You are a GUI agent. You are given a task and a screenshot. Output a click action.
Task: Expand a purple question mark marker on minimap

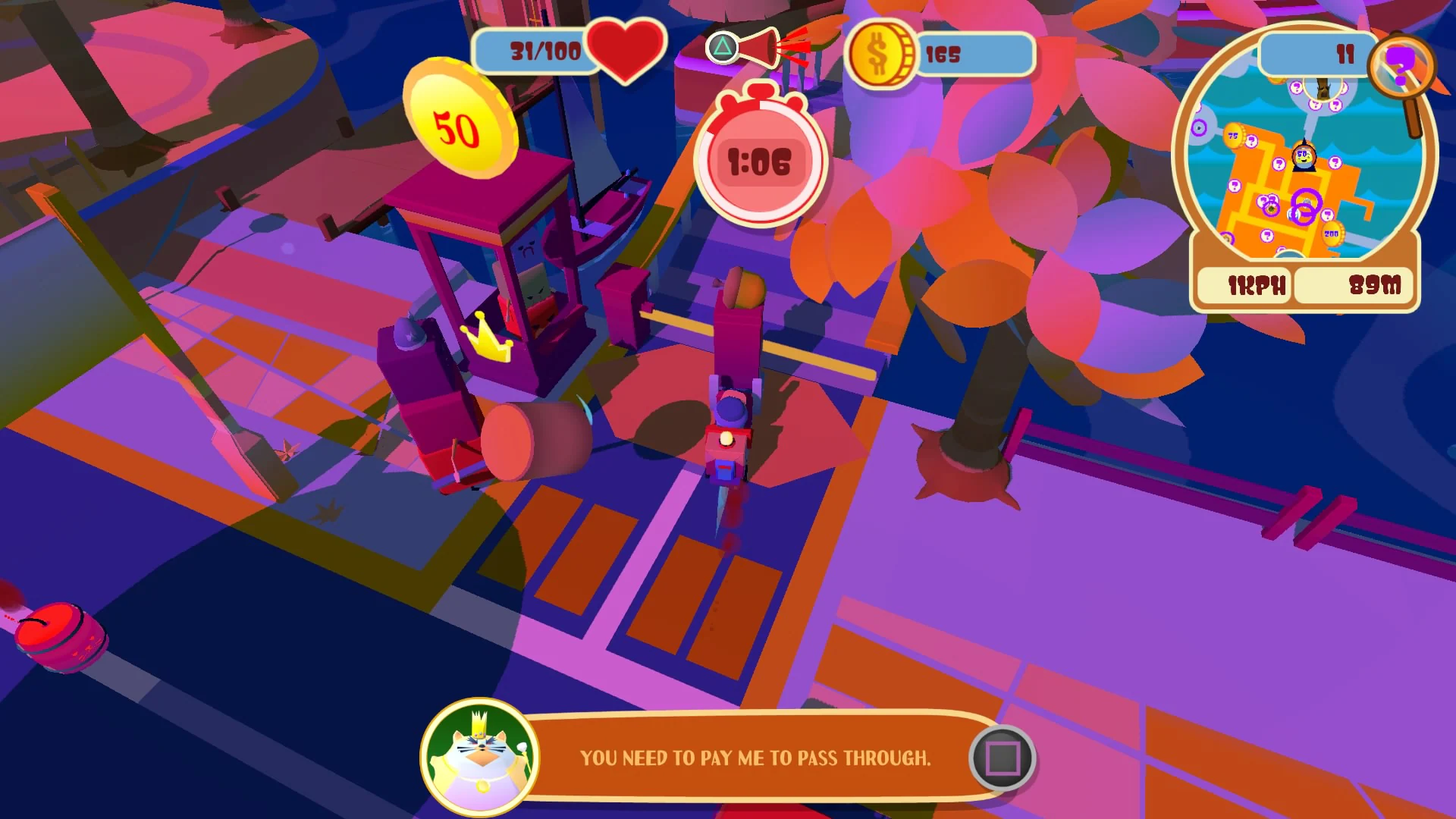click(x=1278, y=162)
